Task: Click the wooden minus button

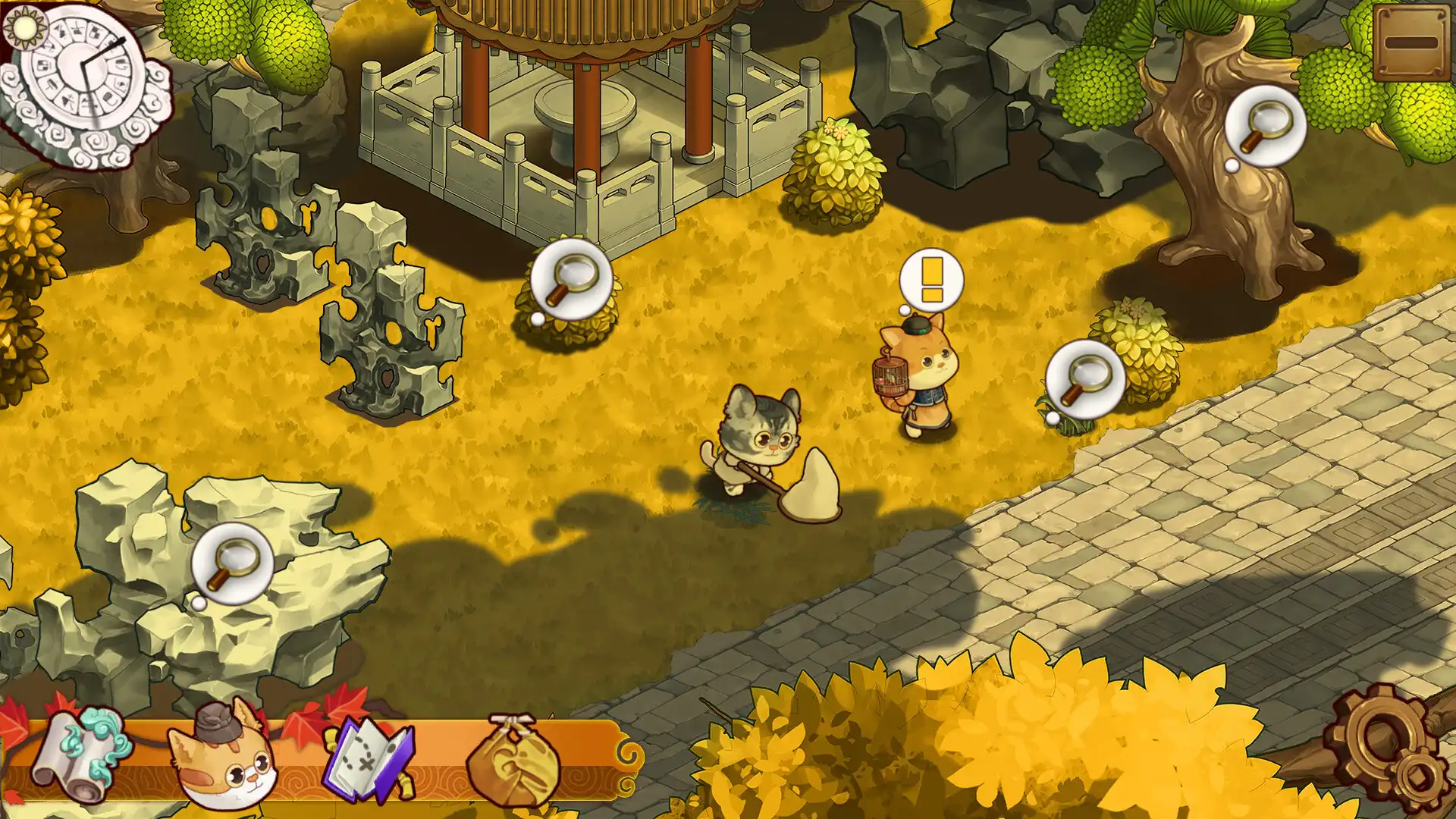Action: coord(1411,43)
